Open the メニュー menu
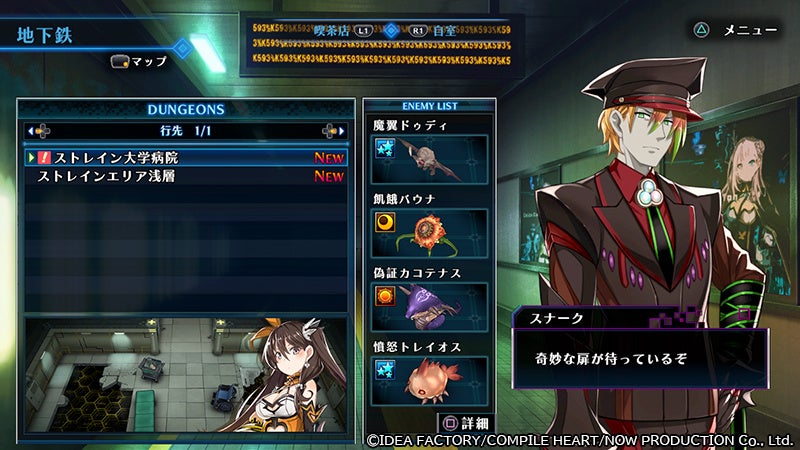 tap(735, 30)
